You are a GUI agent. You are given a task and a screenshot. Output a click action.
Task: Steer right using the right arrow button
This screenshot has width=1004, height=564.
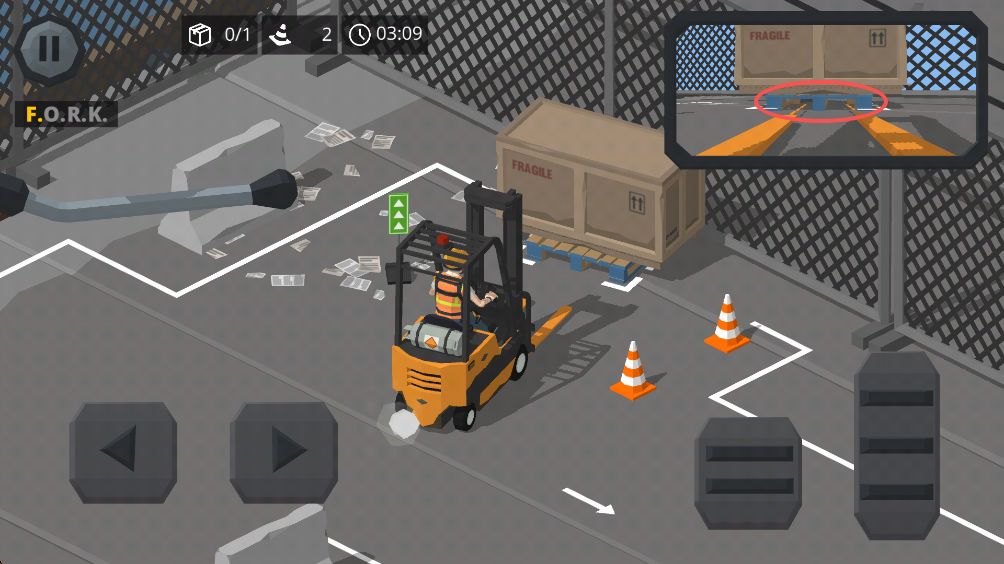point(284,452)
